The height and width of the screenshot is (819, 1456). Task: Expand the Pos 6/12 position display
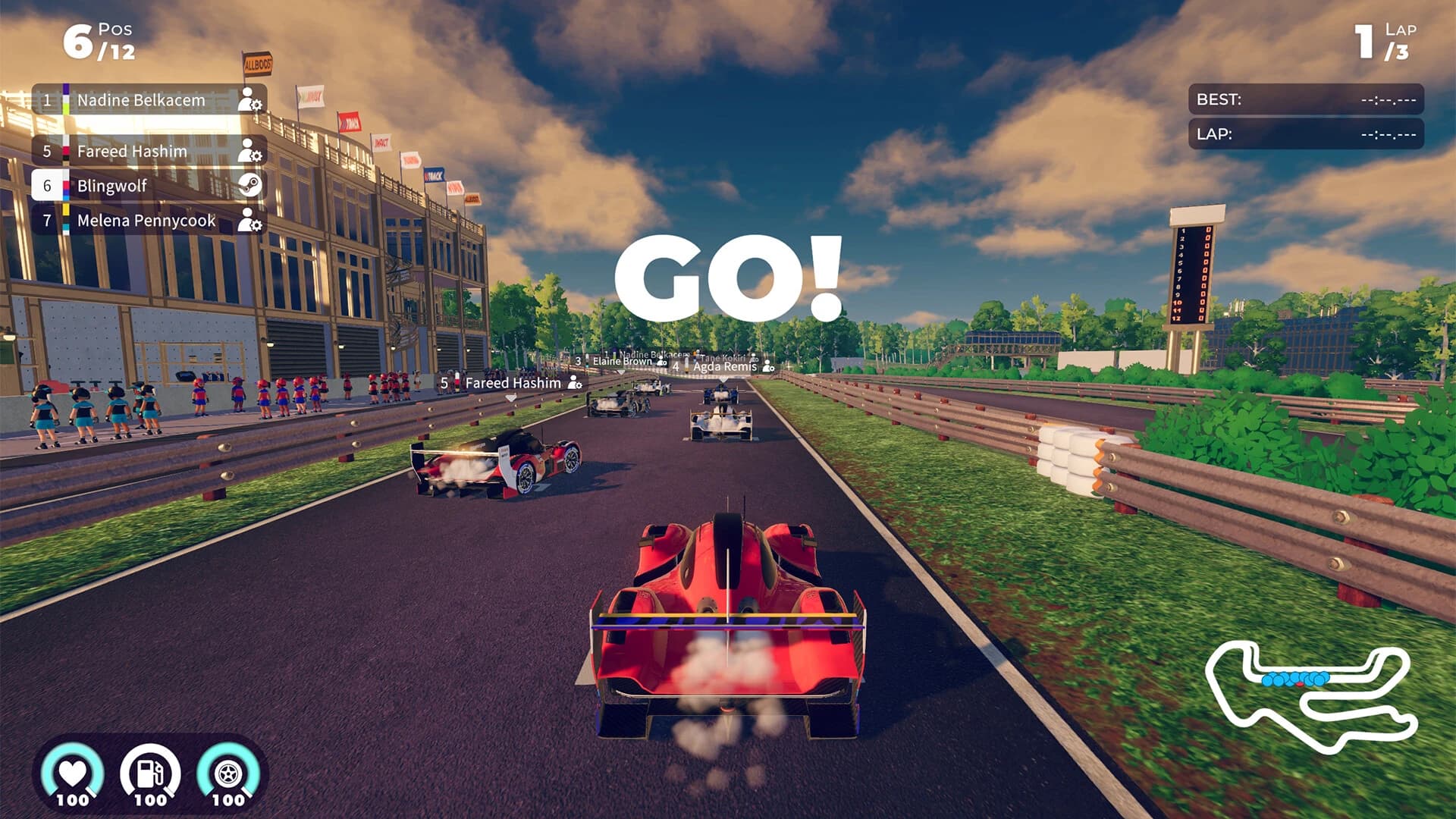pyautogui.click(x=99, y=42)
